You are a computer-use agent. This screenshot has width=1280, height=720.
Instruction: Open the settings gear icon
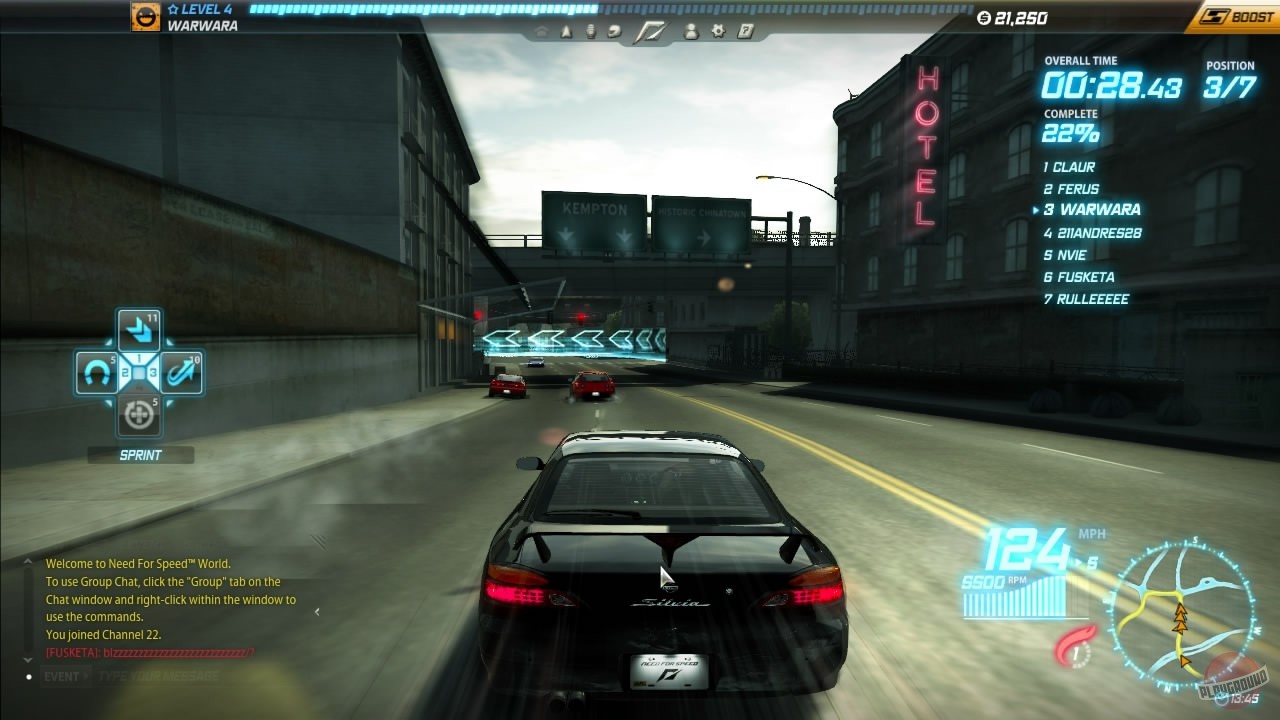[717, 31]
